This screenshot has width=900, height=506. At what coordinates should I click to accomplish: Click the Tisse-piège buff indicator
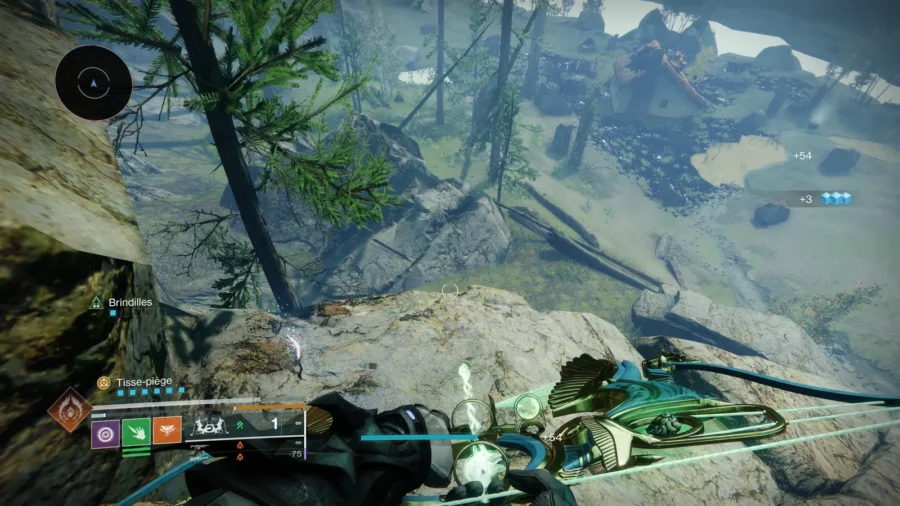(x=103, y=382)
